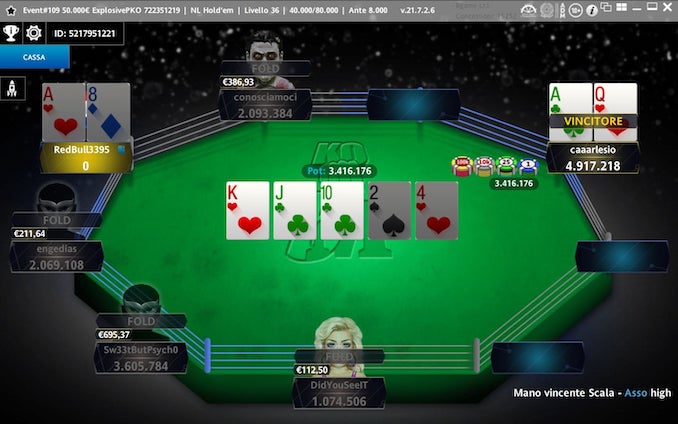Select the hand ID field
The height and width of the screenshot is (424, 678).
tap(84, 33)
